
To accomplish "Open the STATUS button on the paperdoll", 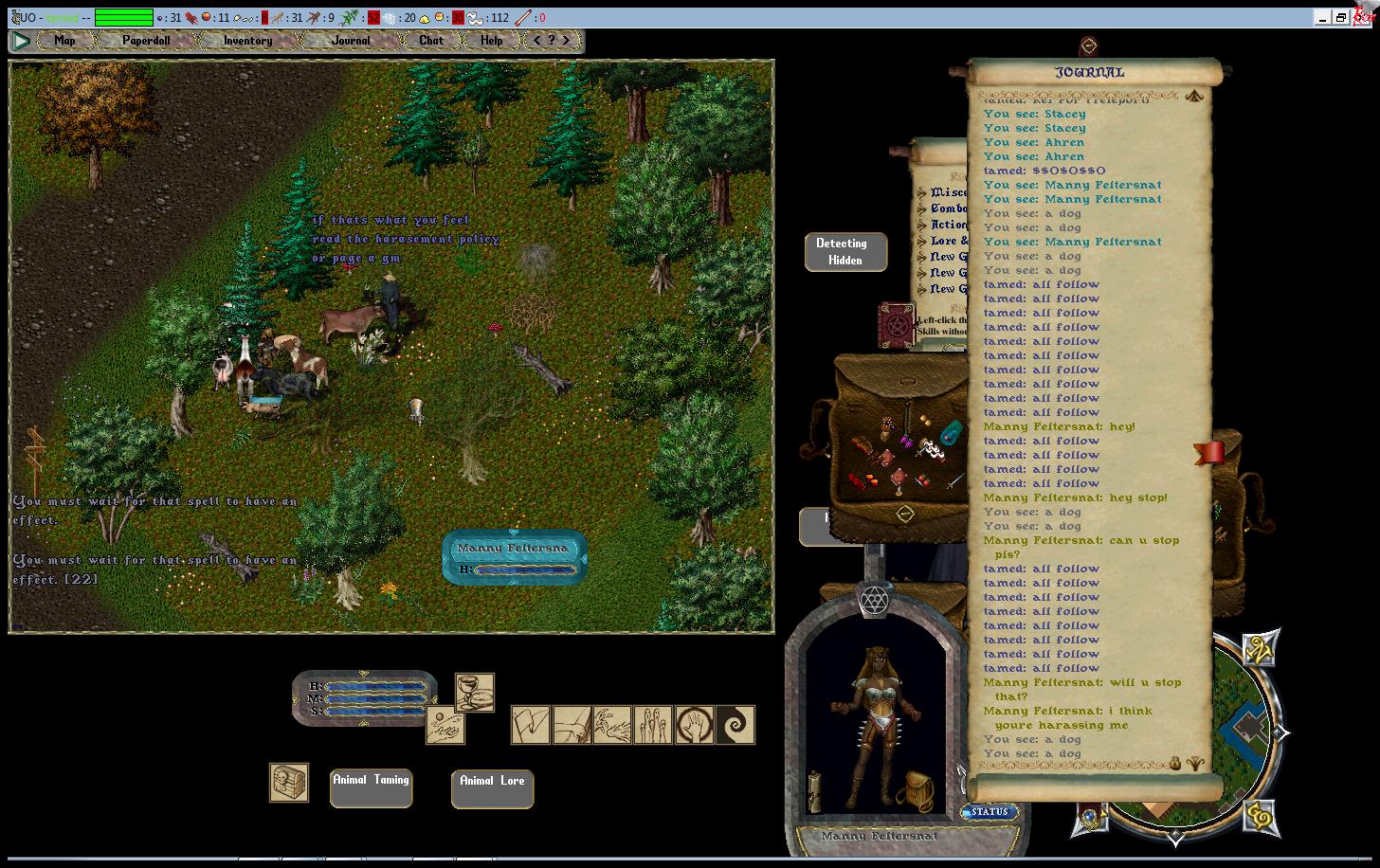I will [x=990, y=812].
